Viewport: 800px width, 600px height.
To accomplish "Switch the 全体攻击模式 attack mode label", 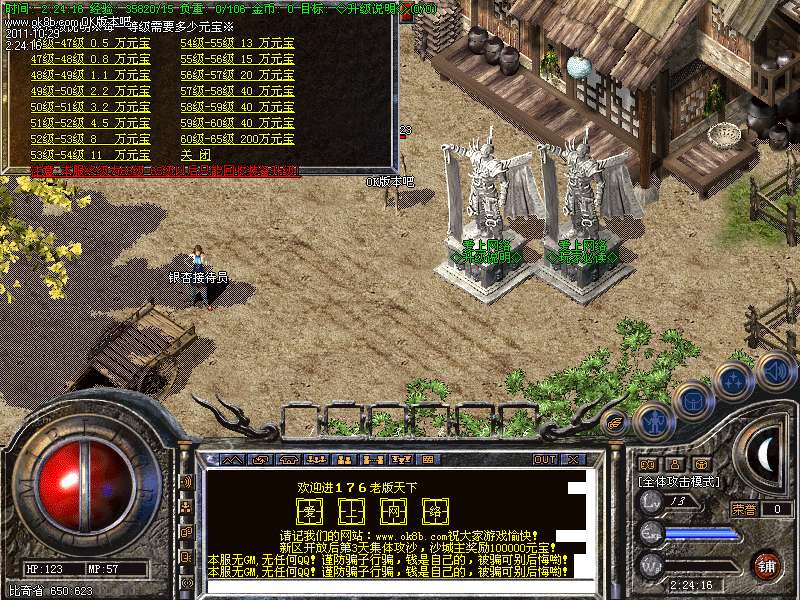I will pyautogui.click(x=680, y=481).
